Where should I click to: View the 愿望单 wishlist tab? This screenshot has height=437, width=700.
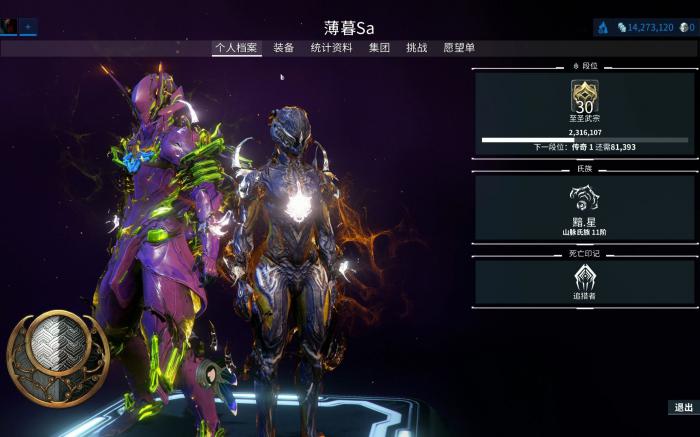pos(459,47)
